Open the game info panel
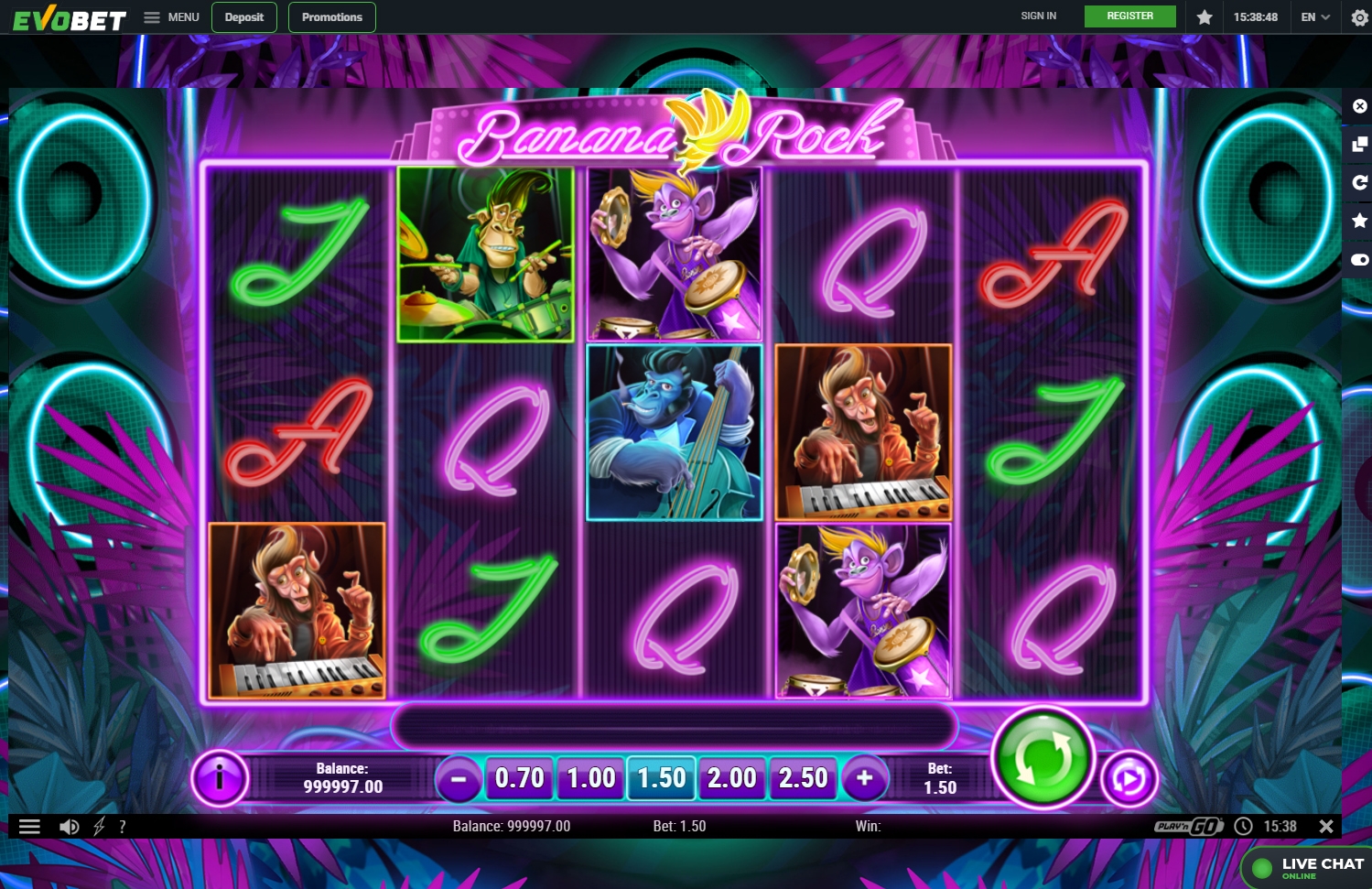 [219, 777]
